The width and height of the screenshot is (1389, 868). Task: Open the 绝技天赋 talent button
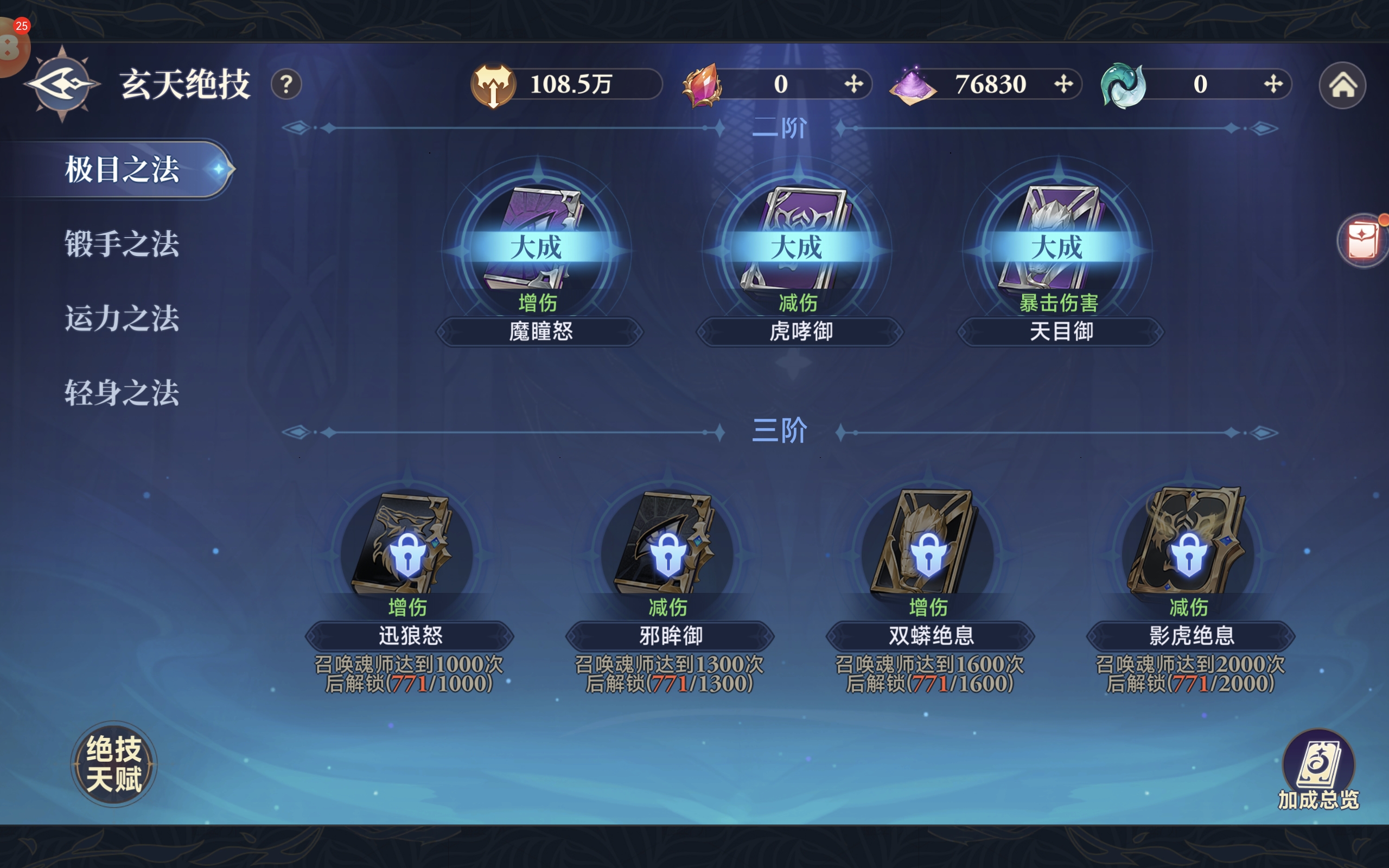113,763
